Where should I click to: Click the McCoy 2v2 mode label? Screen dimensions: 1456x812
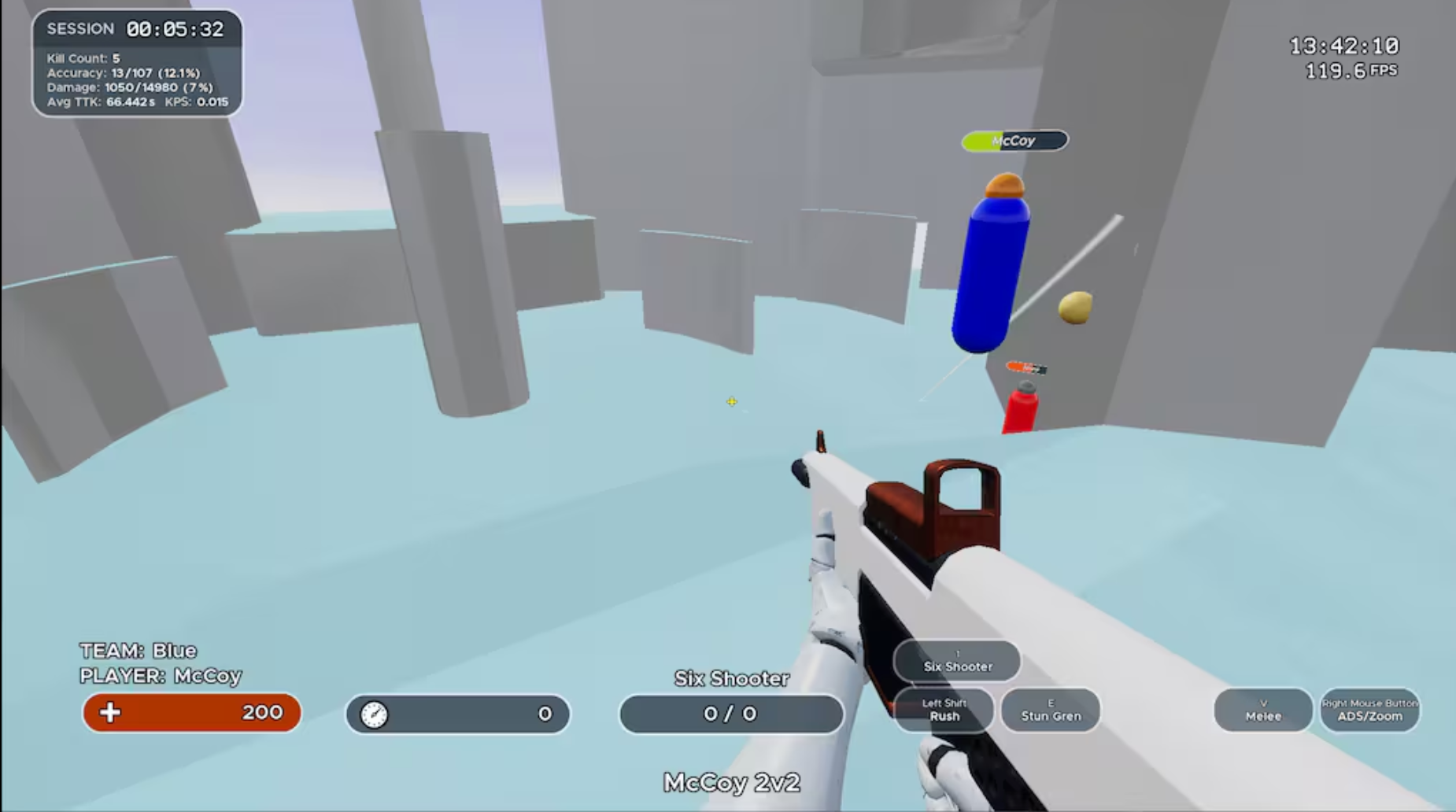(731, 783)
